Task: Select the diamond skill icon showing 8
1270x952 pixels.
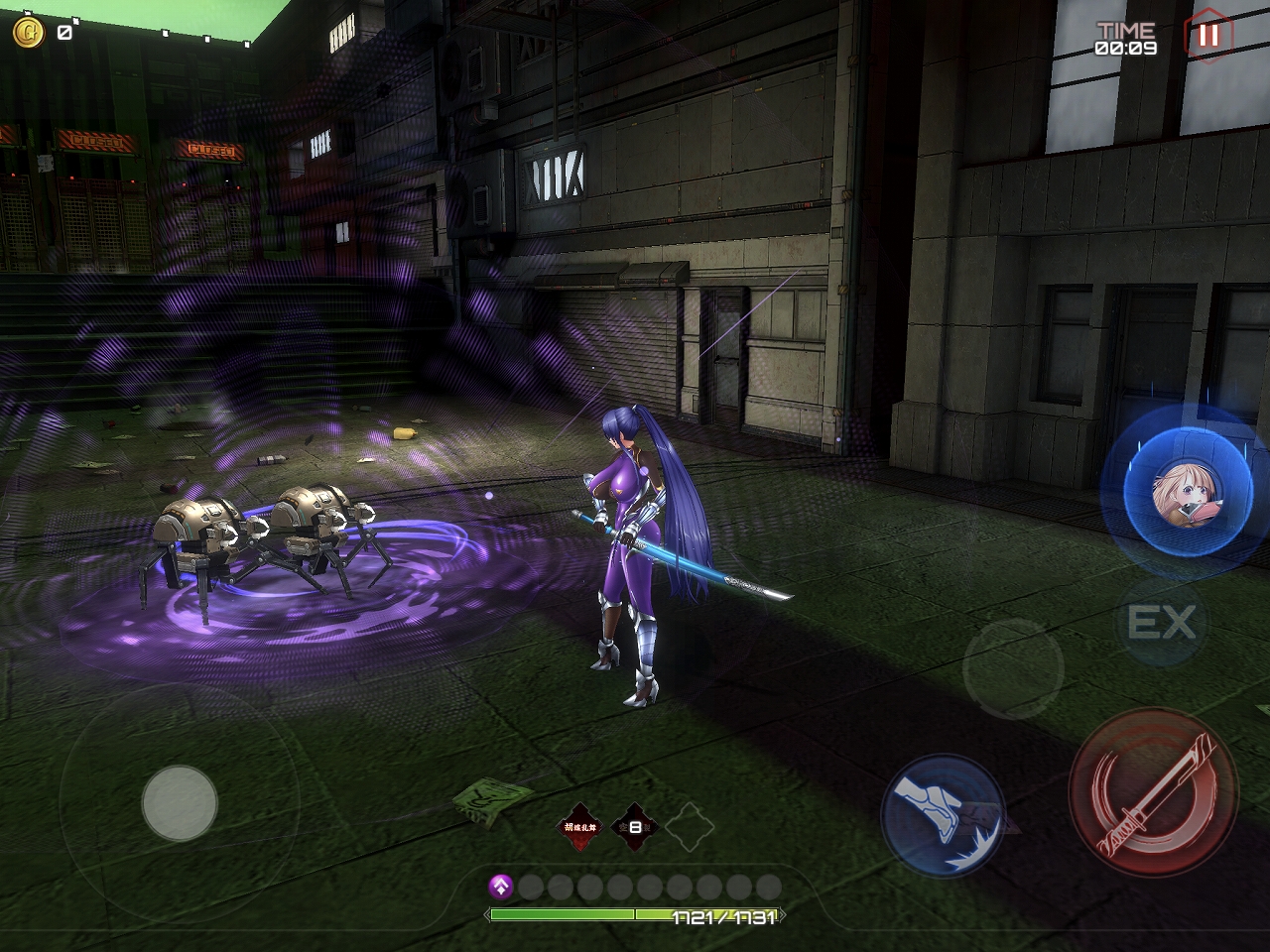Action: pyautogui.click(x=635, y=825)
